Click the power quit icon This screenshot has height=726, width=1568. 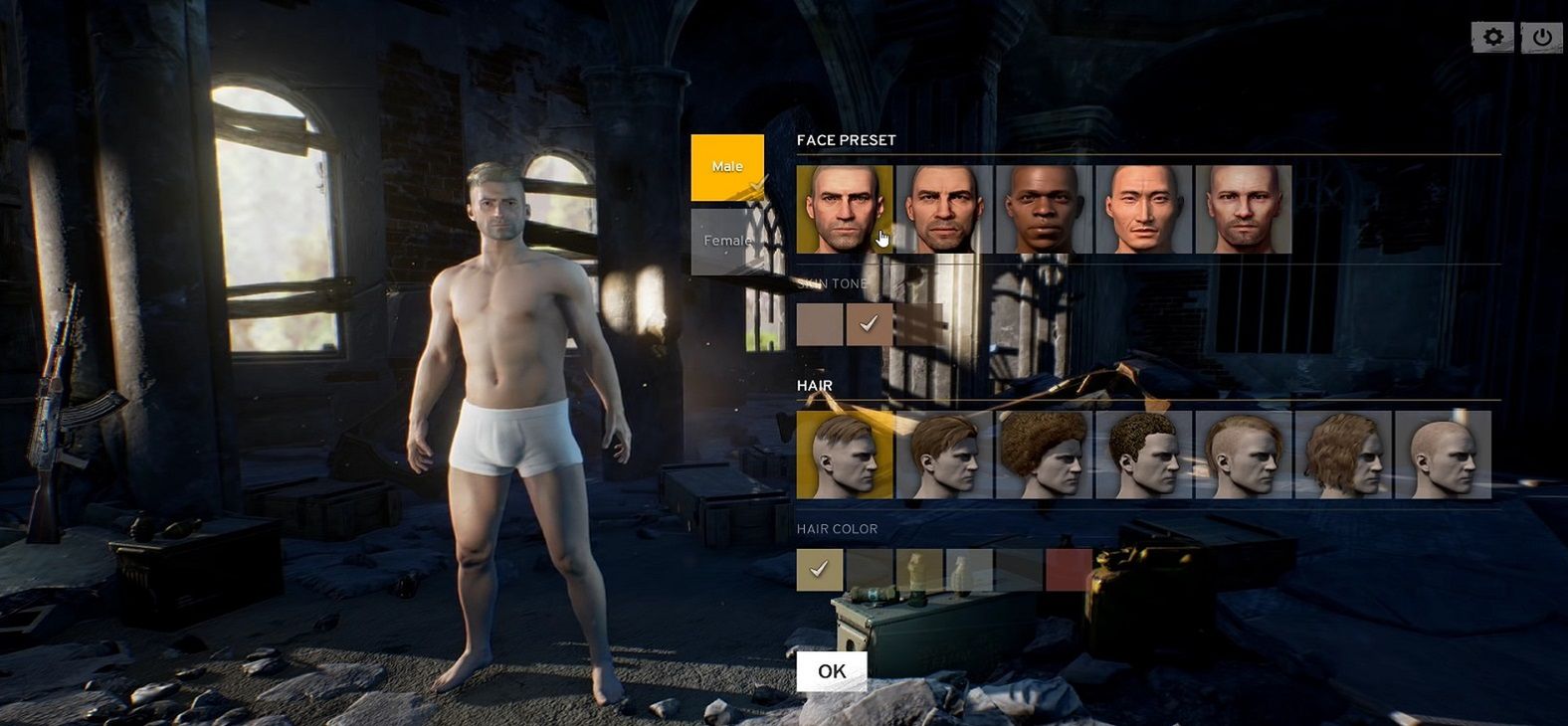click(x=1542, y=38)
